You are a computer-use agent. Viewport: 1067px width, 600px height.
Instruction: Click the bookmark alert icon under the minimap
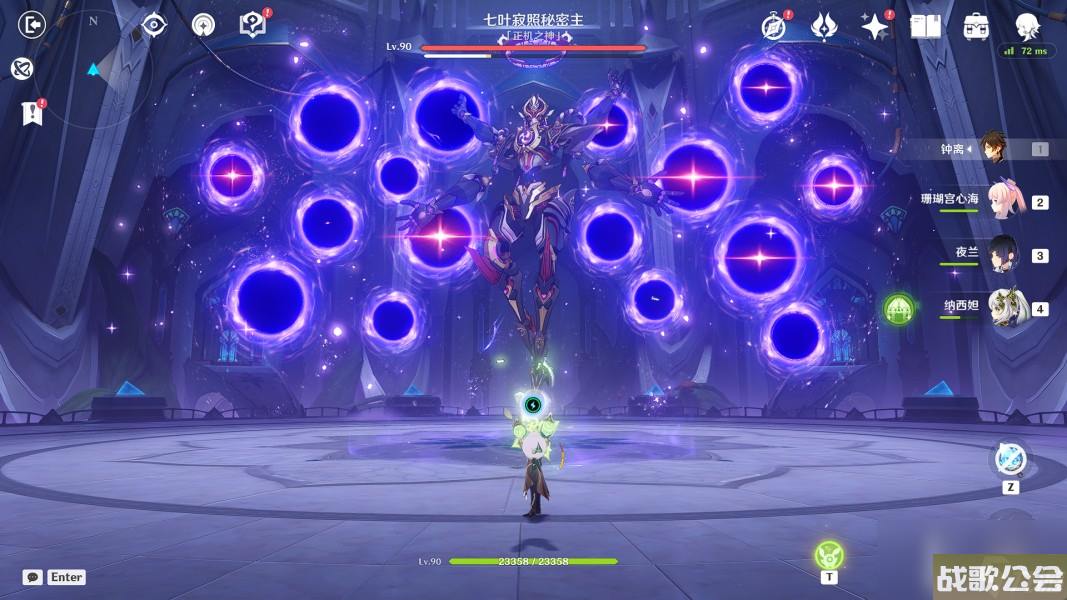[32, 113]
